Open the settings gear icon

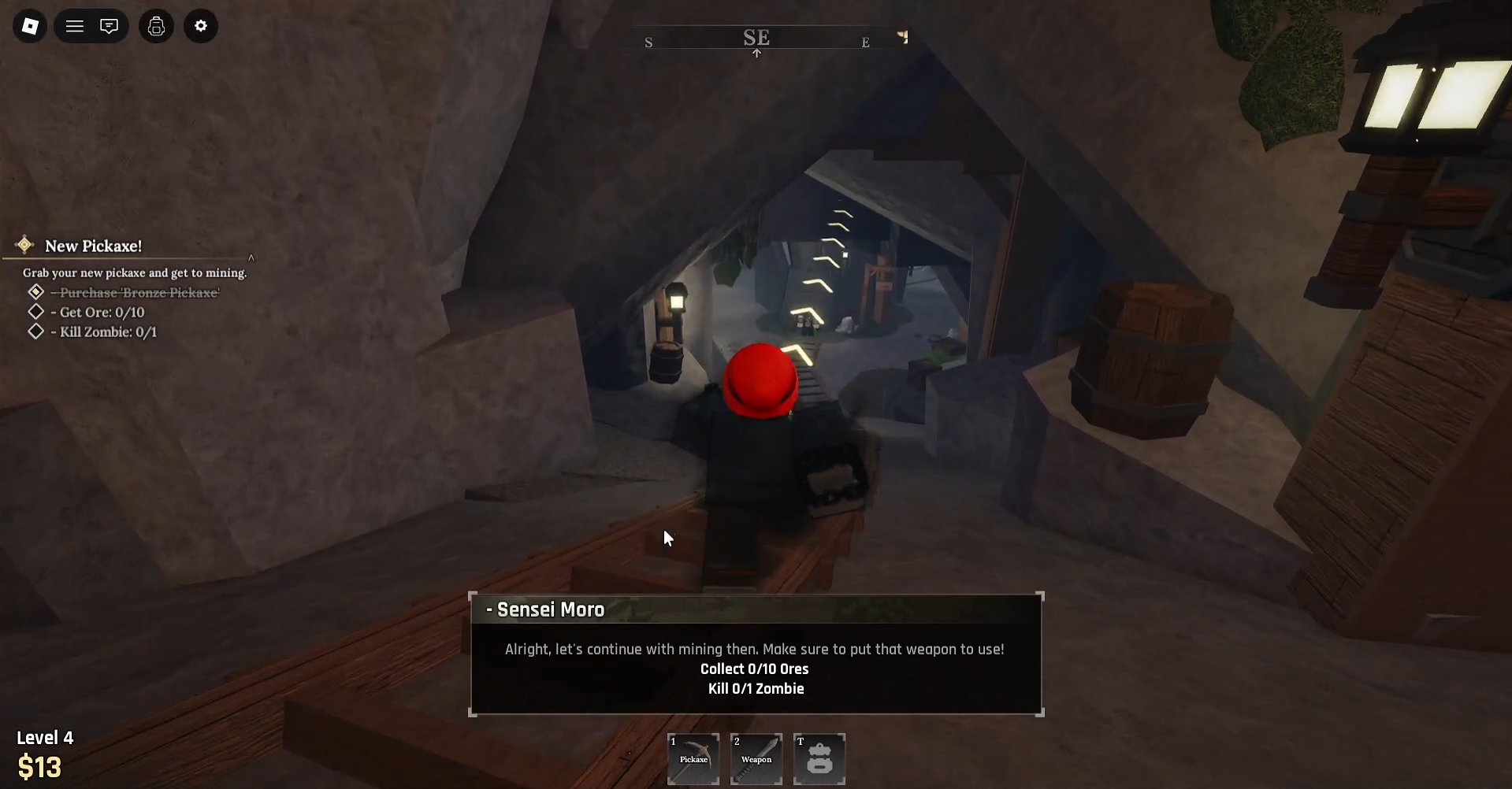(201, 26)
